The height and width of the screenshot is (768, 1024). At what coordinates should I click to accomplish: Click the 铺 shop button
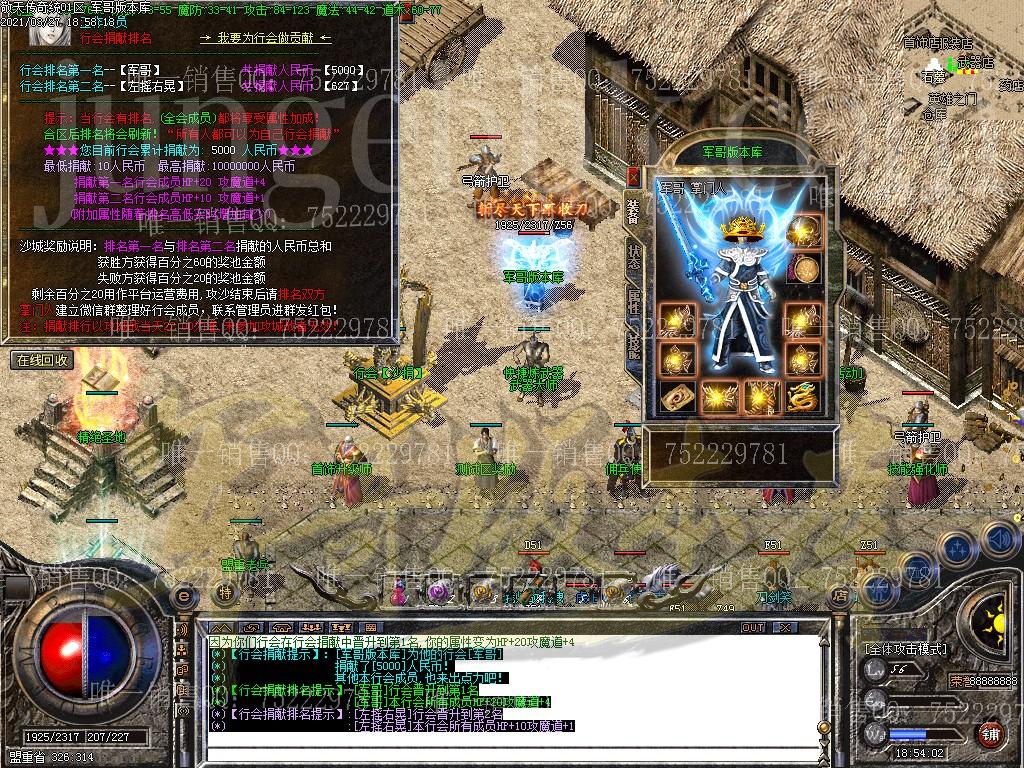tap(990, 734)
